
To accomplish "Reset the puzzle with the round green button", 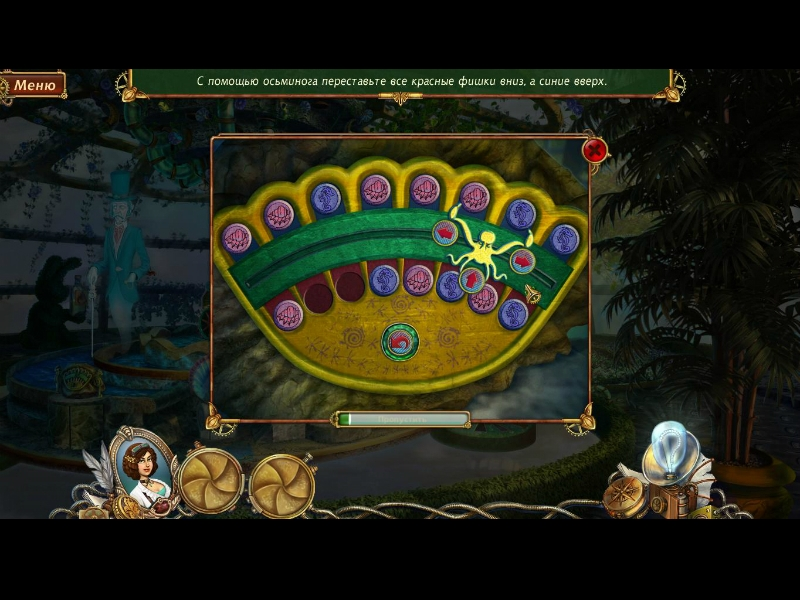I will click(398, 341).
